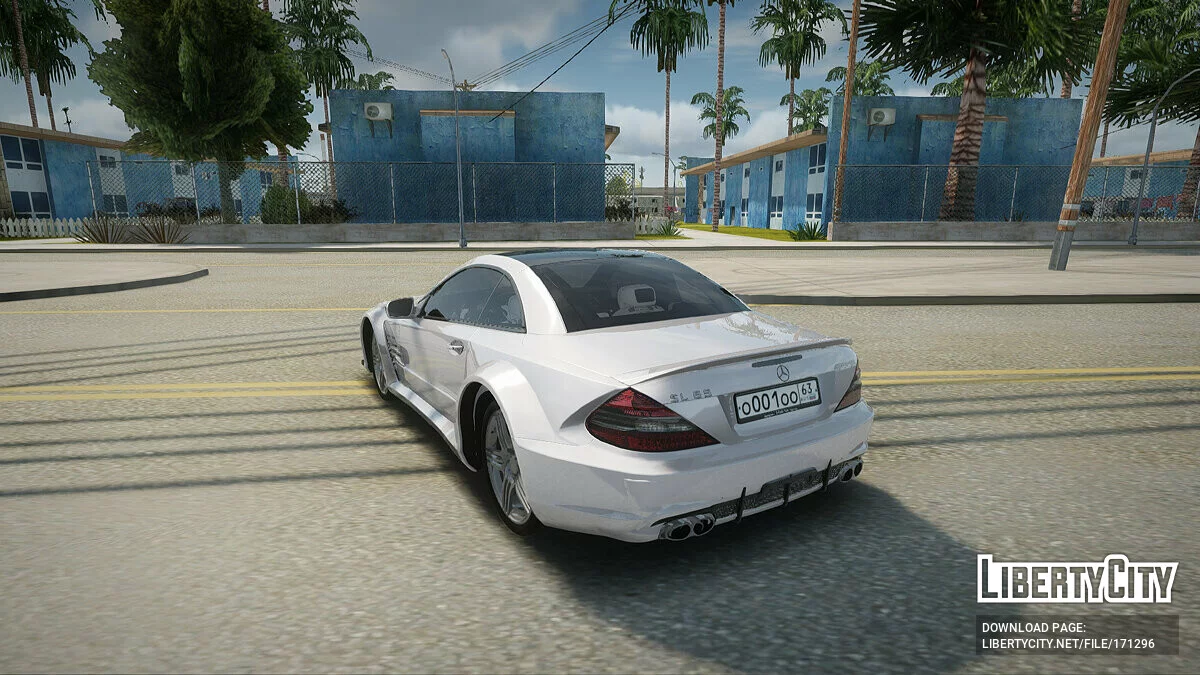This screenshot has width=1200, height=675.
Task: Open the libertycity.net/file/171296 download page link
Action: [x=1067, y=644]
